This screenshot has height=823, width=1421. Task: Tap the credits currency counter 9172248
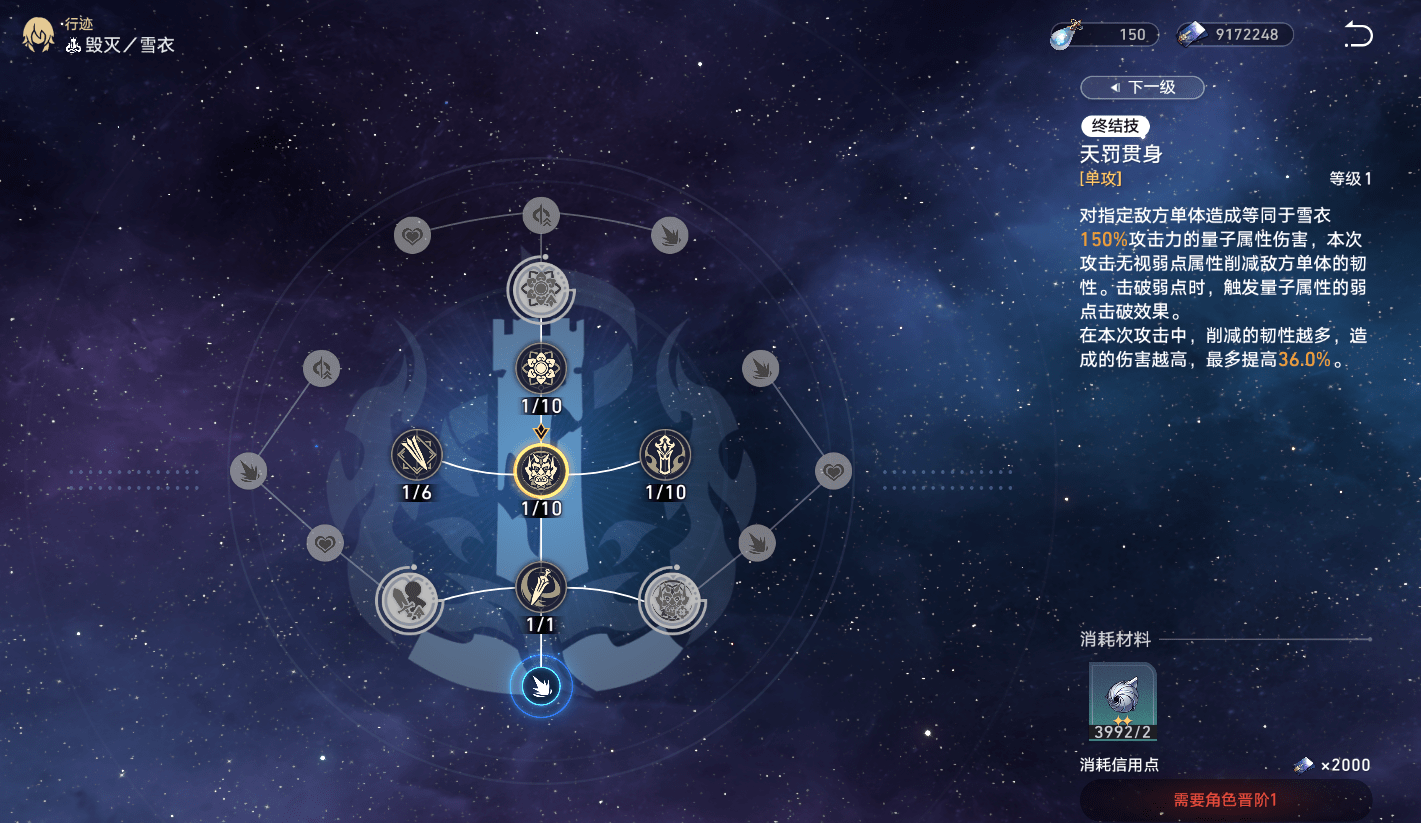[1236, 35]
